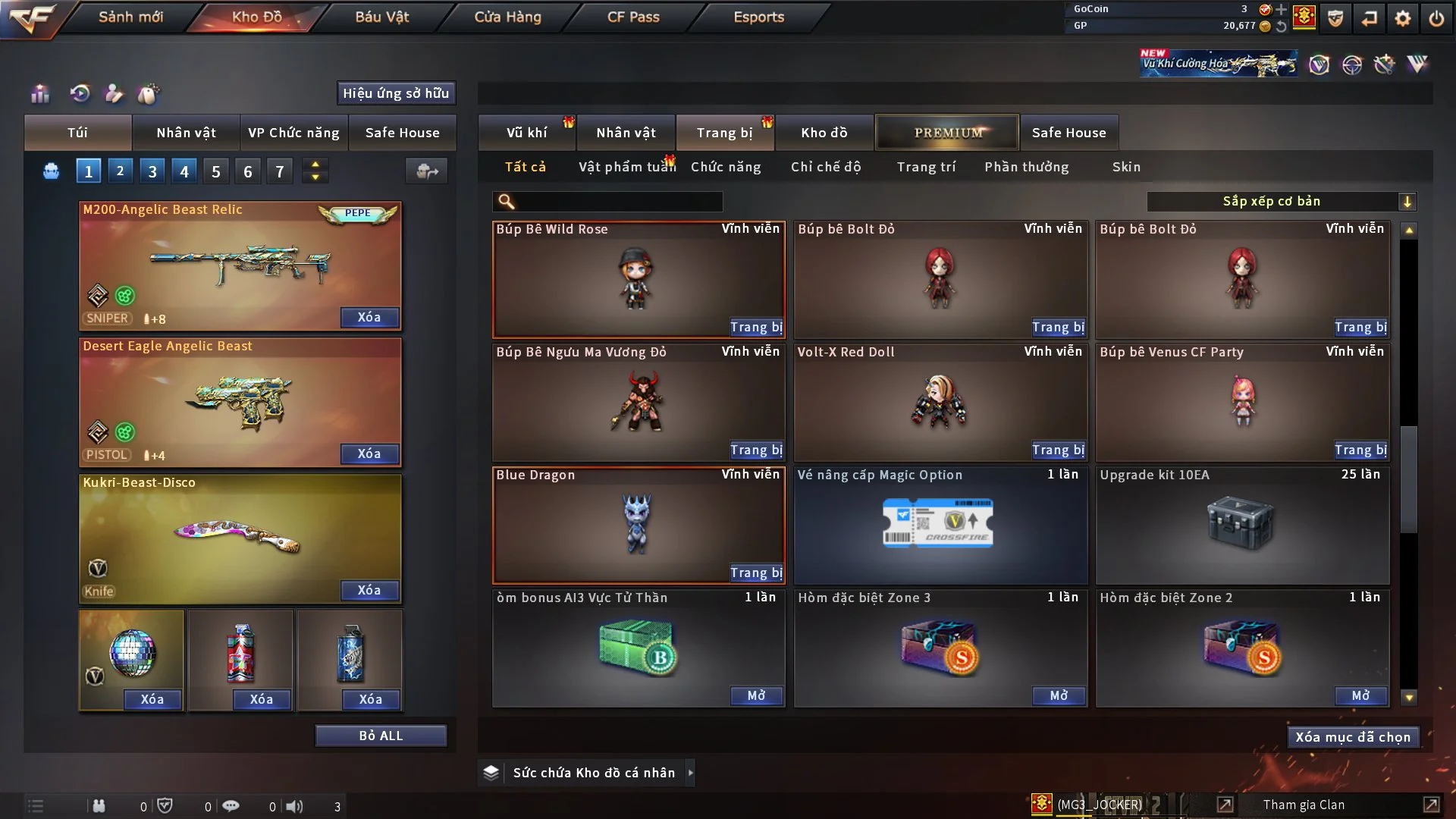Image resolution: width=1456 pixels, height=819 pixels.
Task: Click the power exit icon
Action: click(1436, 18)
